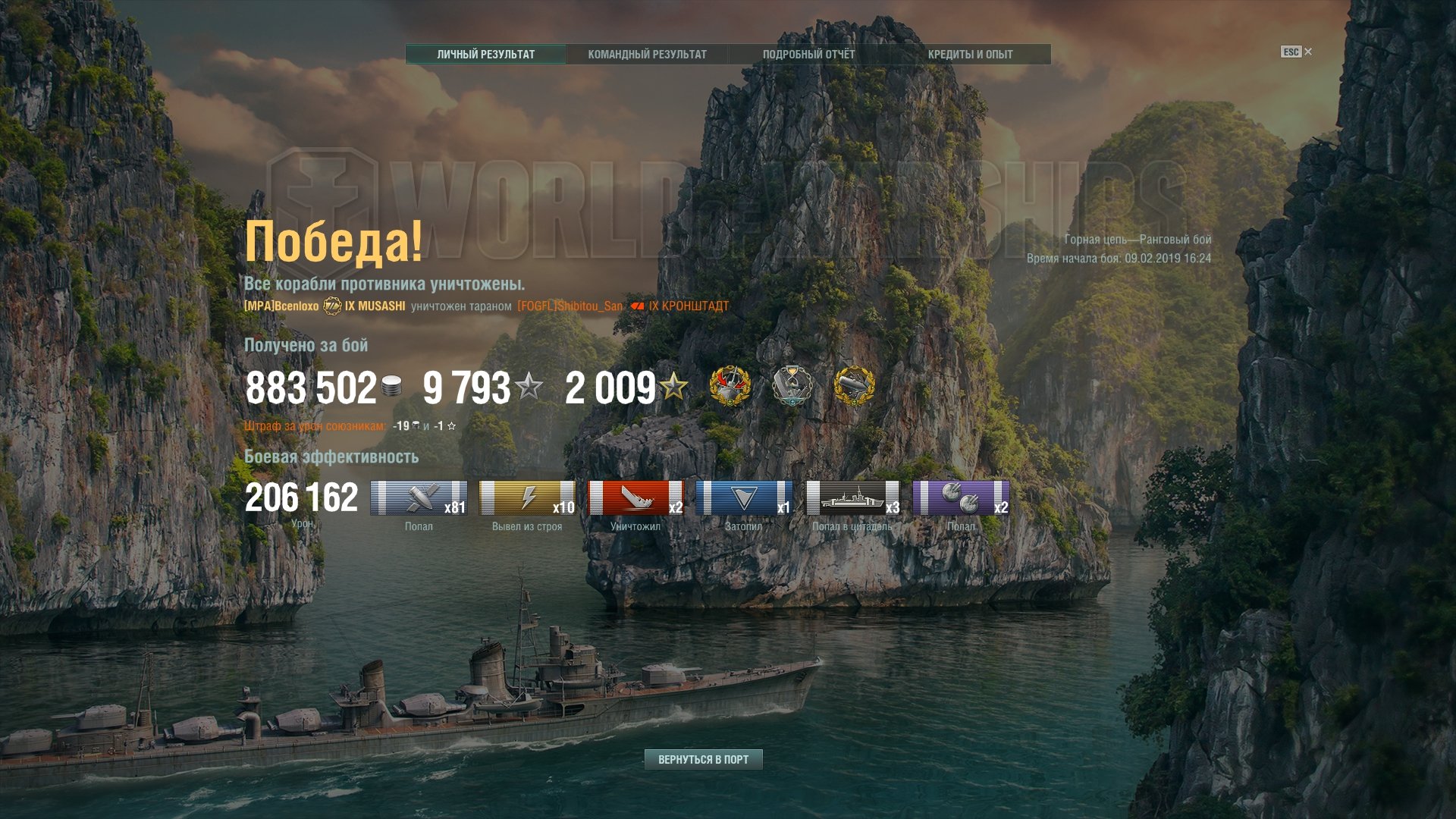Switch to the Личный результат tab
Image resolution: width=1456 pixels, height=819 pixels.
tap(485, 55)
